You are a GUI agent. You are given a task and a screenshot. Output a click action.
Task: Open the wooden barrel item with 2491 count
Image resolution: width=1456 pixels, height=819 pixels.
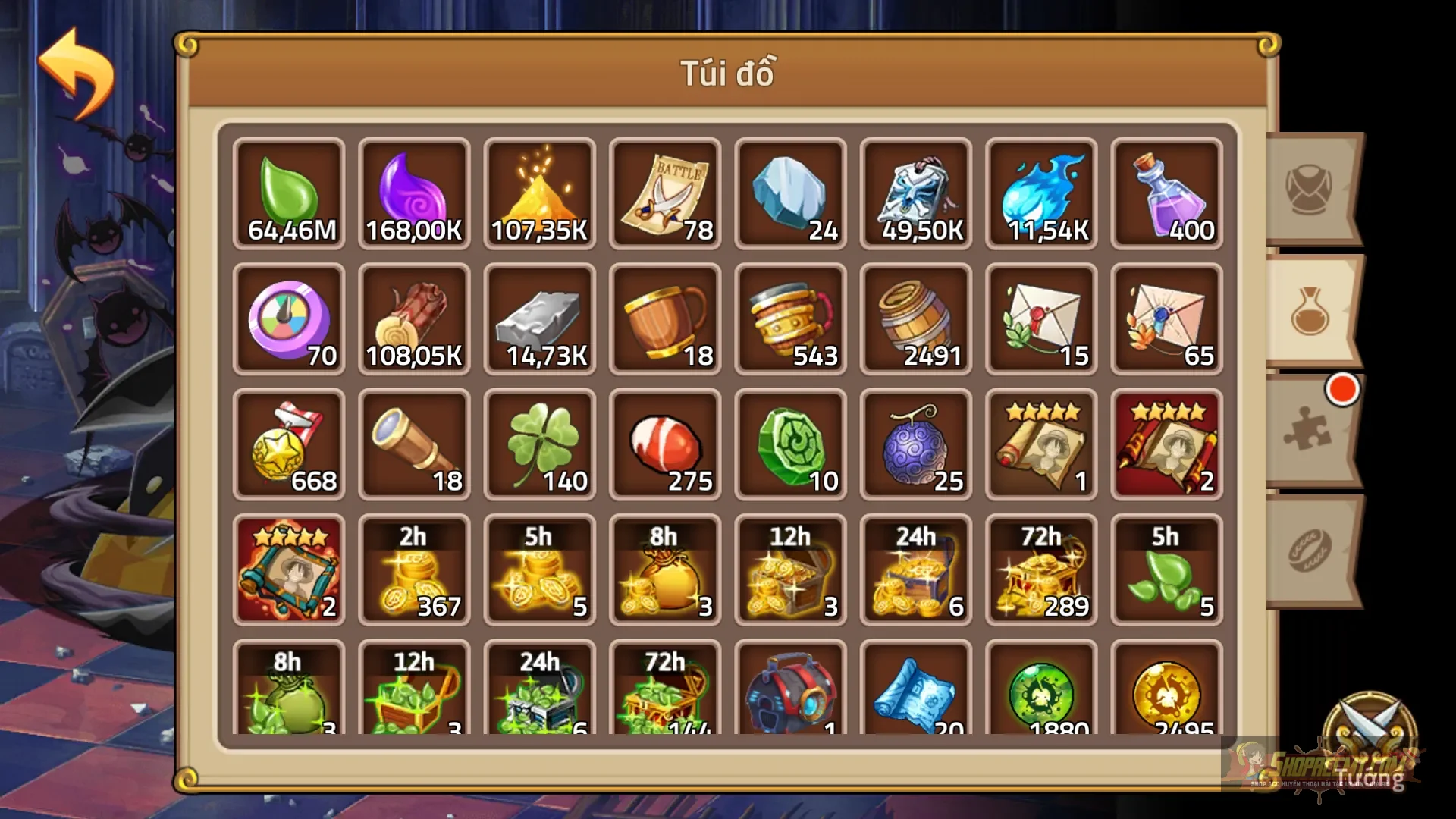point(915,318)
